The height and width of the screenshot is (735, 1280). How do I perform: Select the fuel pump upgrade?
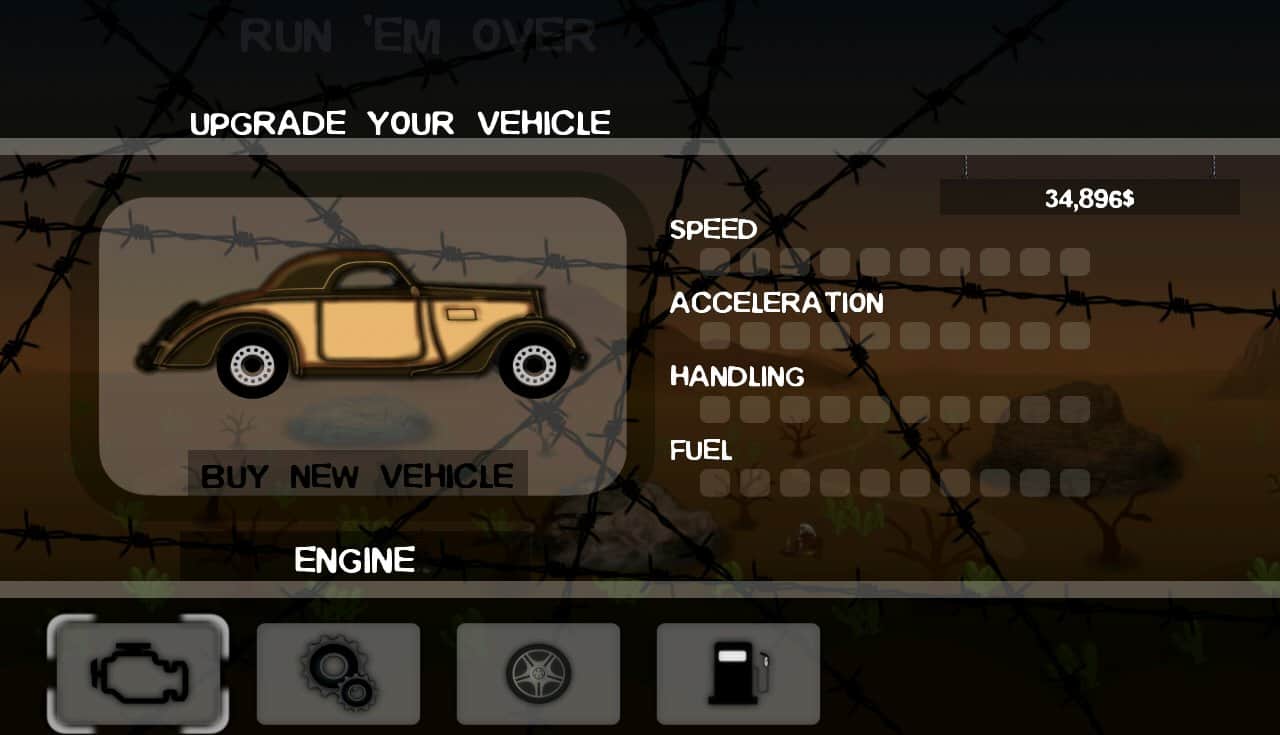click(738, 673)
